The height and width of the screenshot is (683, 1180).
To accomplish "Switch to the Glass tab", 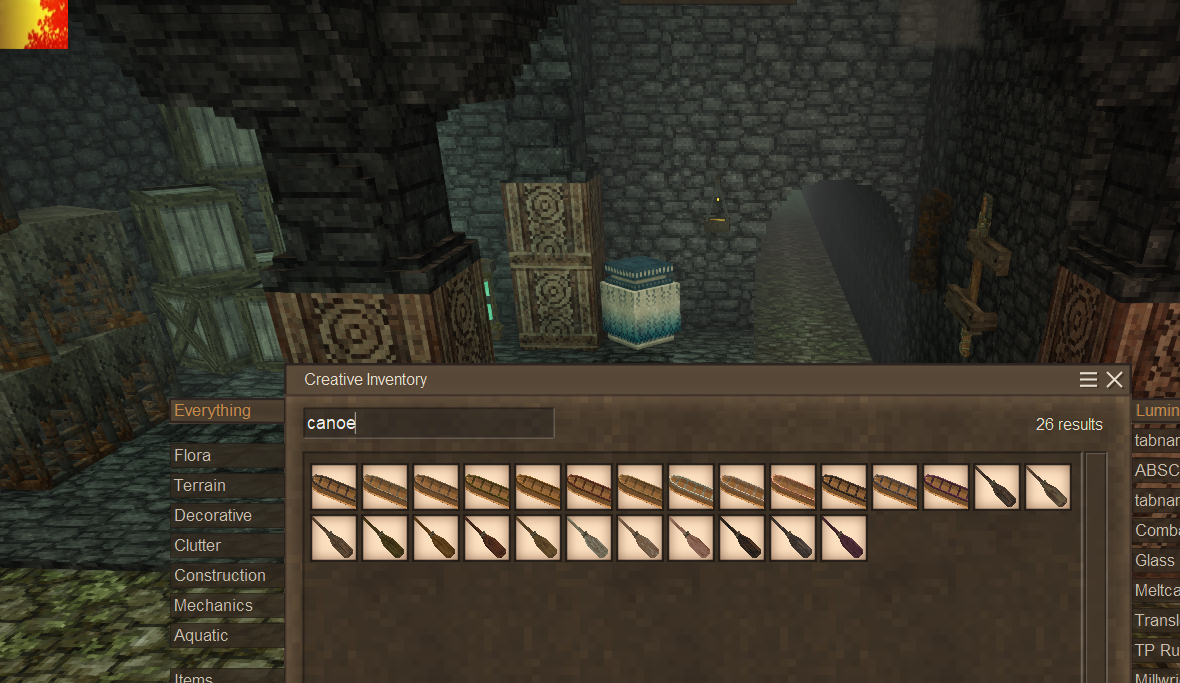I will (1155, 560).
